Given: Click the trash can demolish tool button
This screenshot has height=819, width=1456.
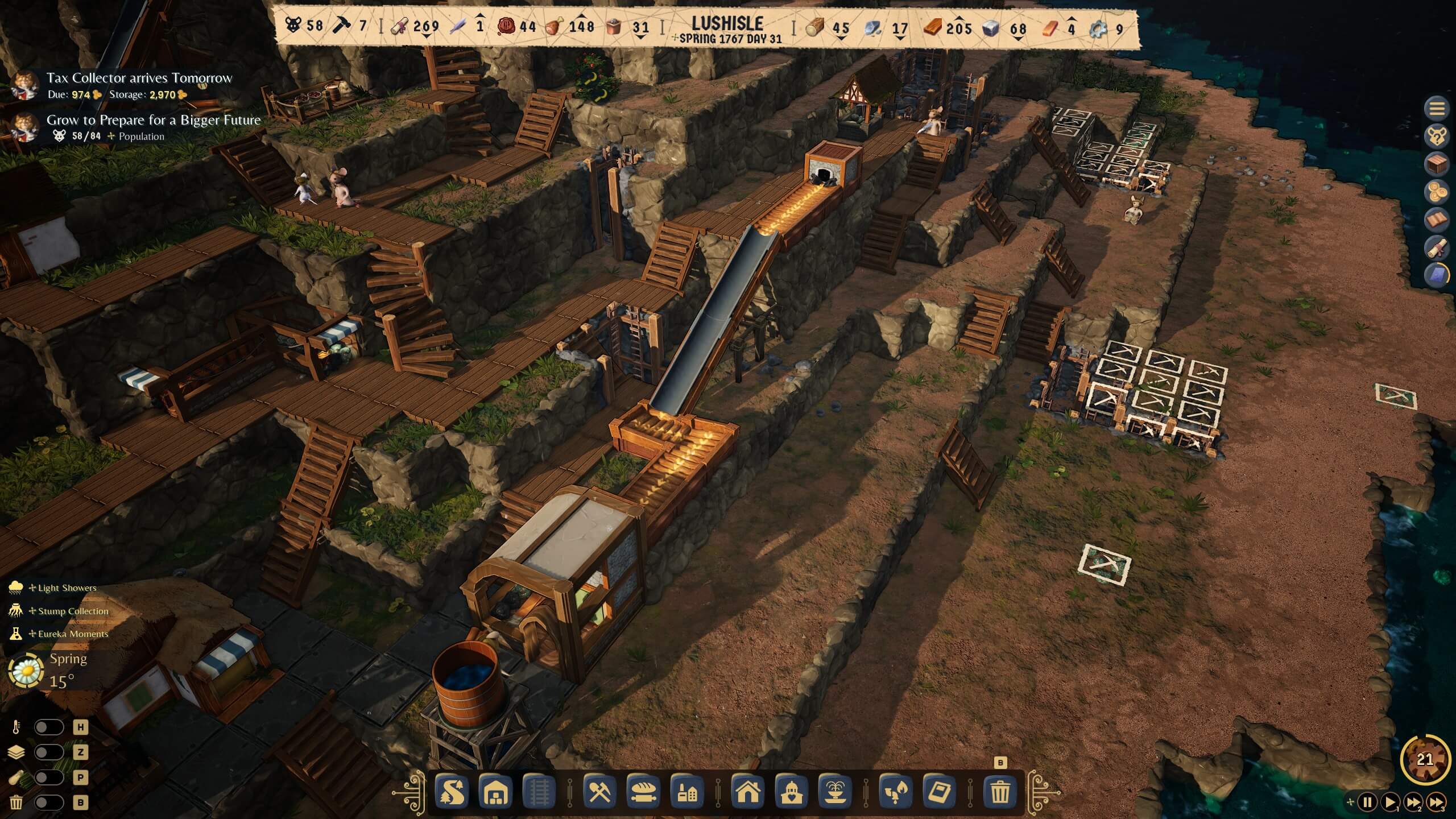Looking at the screenshot, I should pyautogui.click(x=1000, y=792).
